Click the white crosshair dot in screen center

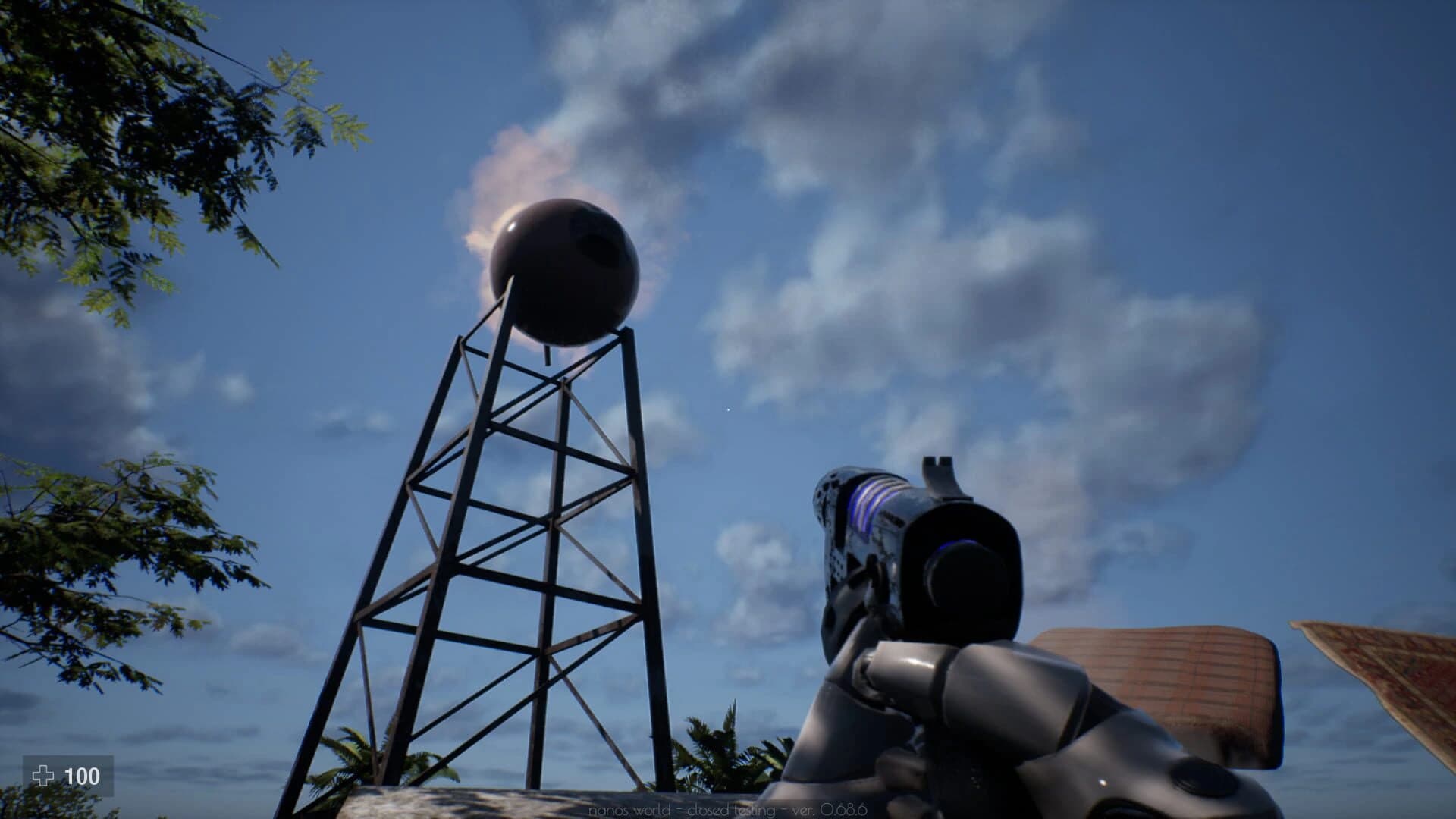pyautogui.click(x=727, y=409)
